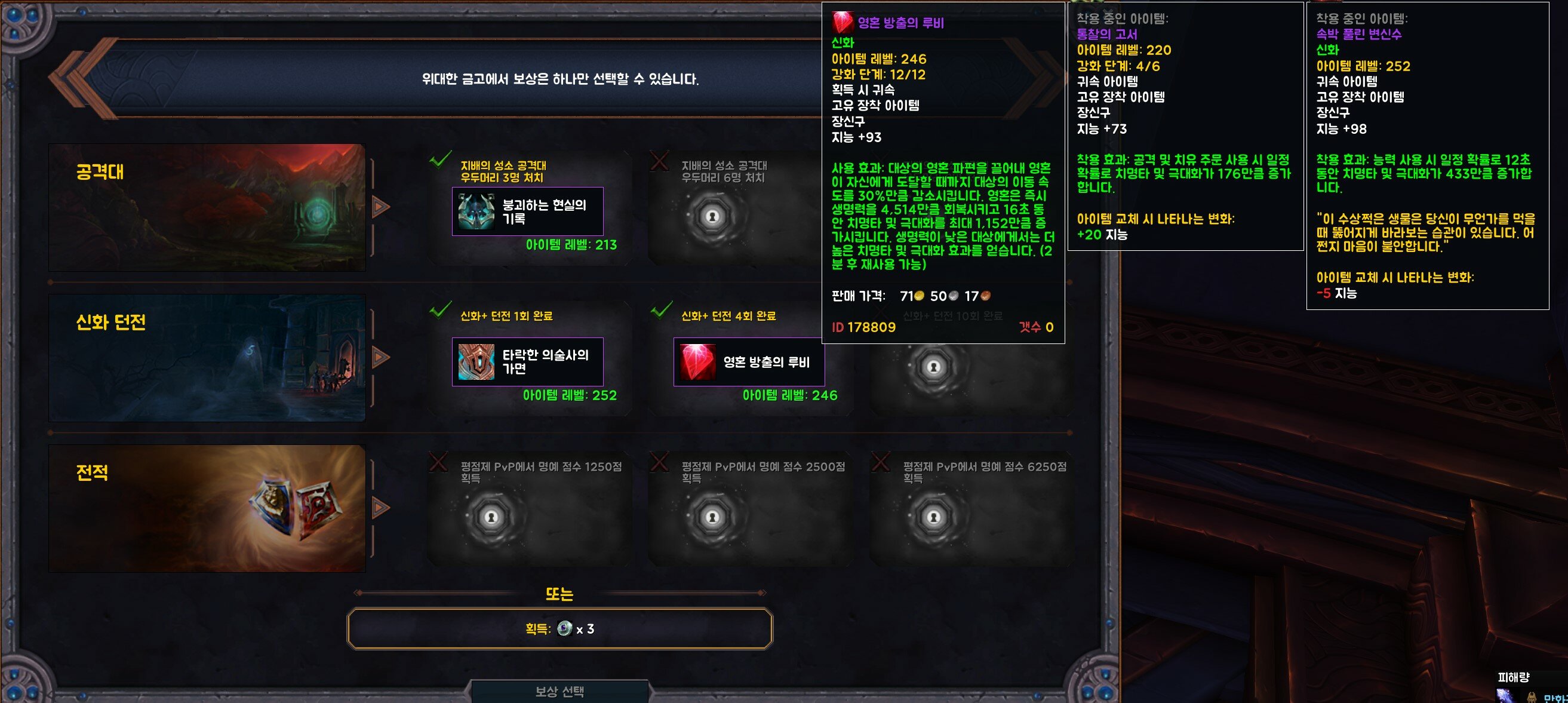
Task: Select the locked PvP 1250 honor slot
Action: (491, 517)
